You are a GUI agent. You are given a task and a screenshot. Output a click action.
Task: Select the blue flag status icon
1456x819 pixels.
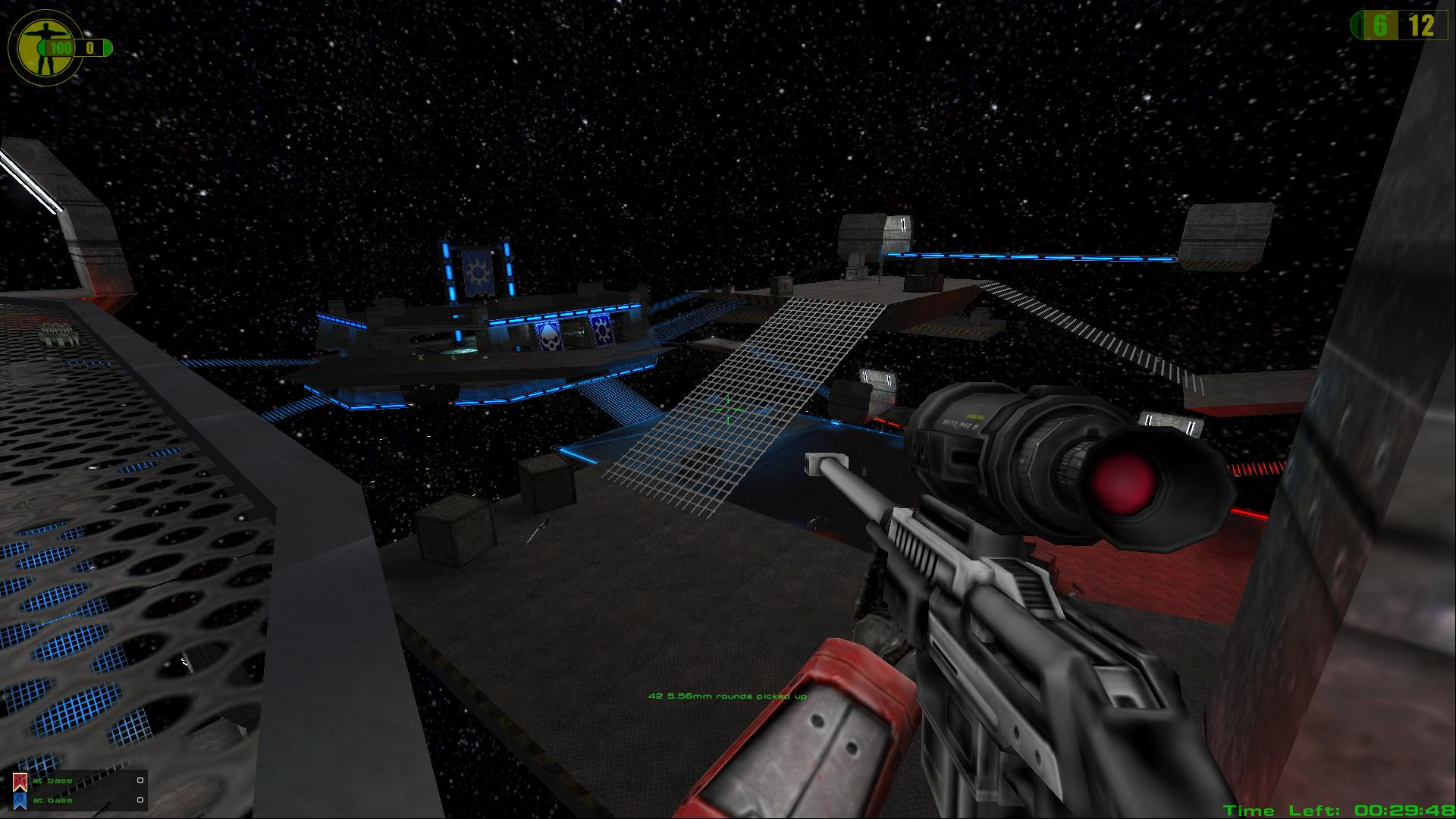[20, 801]
